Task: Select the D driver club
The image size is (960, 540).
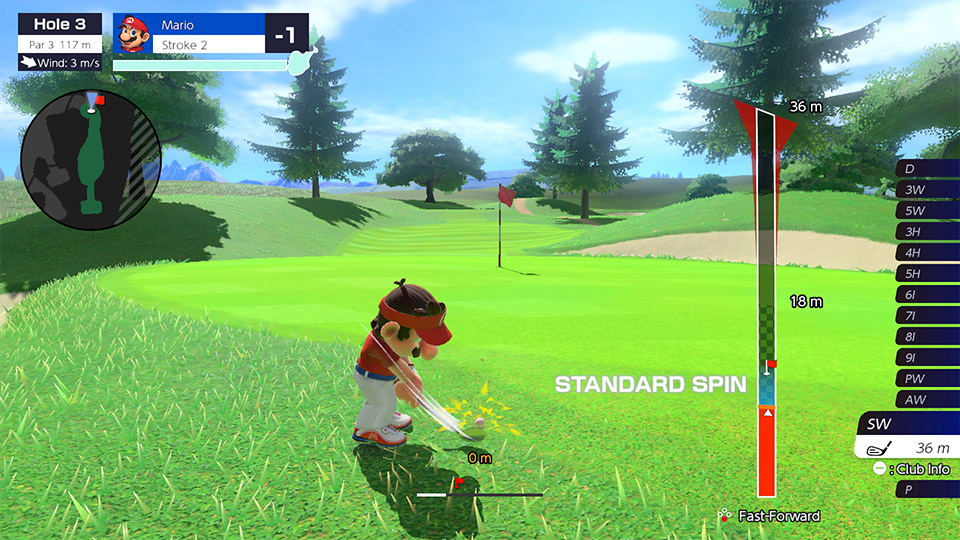Action: (927, 168)
